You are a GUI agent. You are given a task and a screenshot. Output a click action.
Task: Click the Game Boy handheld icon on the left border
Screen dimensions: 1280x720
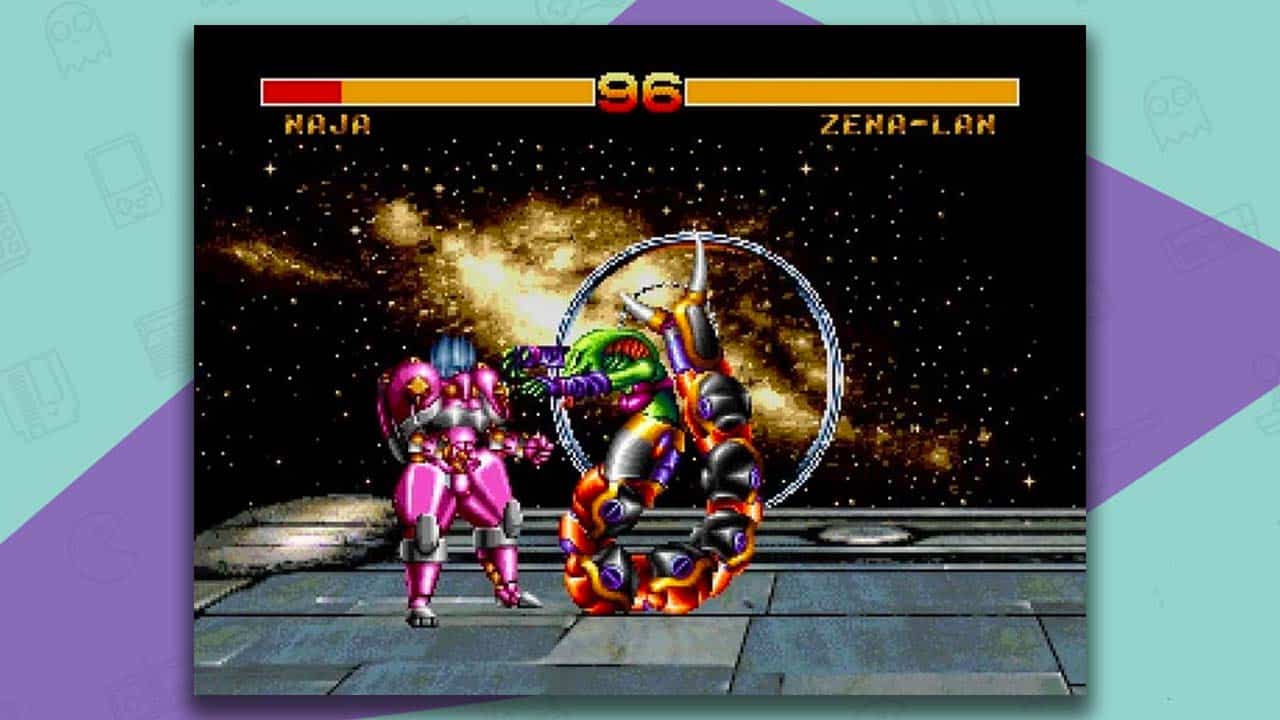125,185
